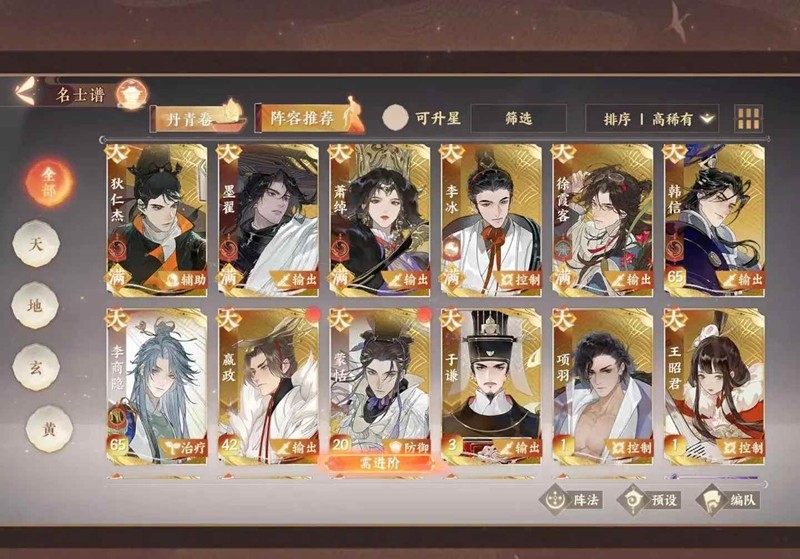Viewport: 800px width, 559px height.
Task: Open 阵容推荐 lineup recommendations
Action: point(307,118)
